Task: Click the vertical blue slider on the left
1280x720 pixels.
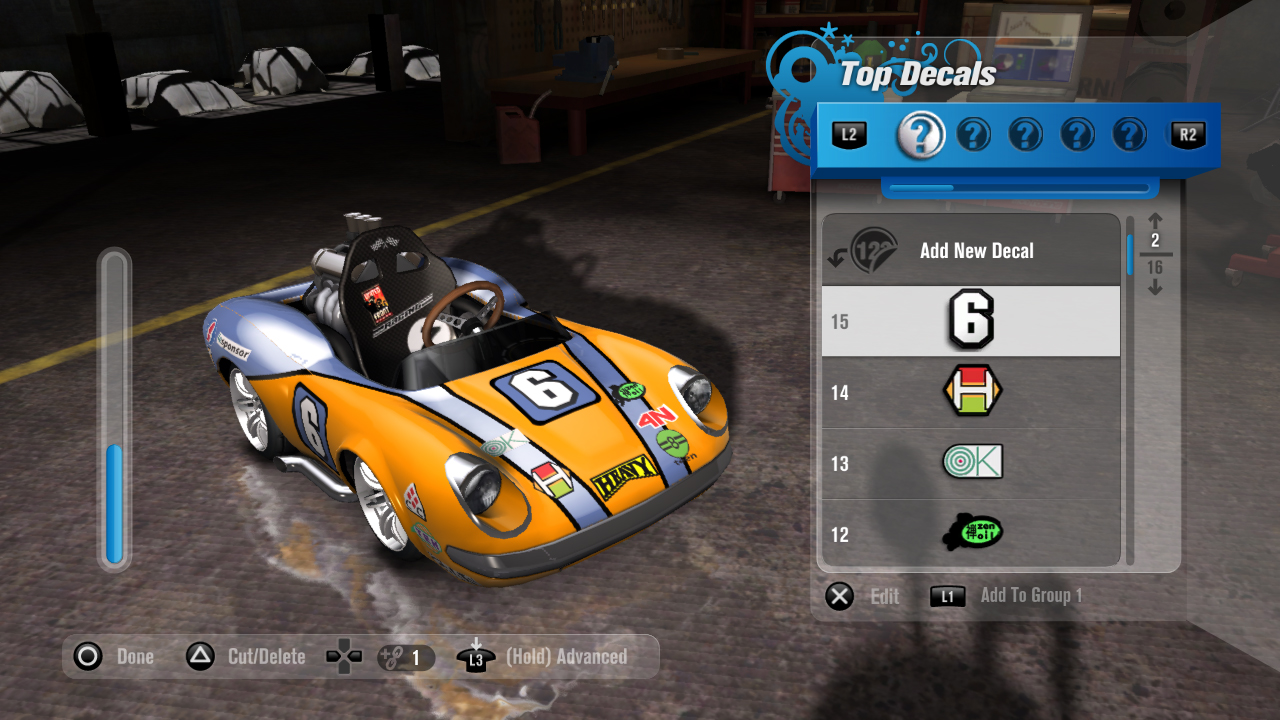Action: (114, 410)
